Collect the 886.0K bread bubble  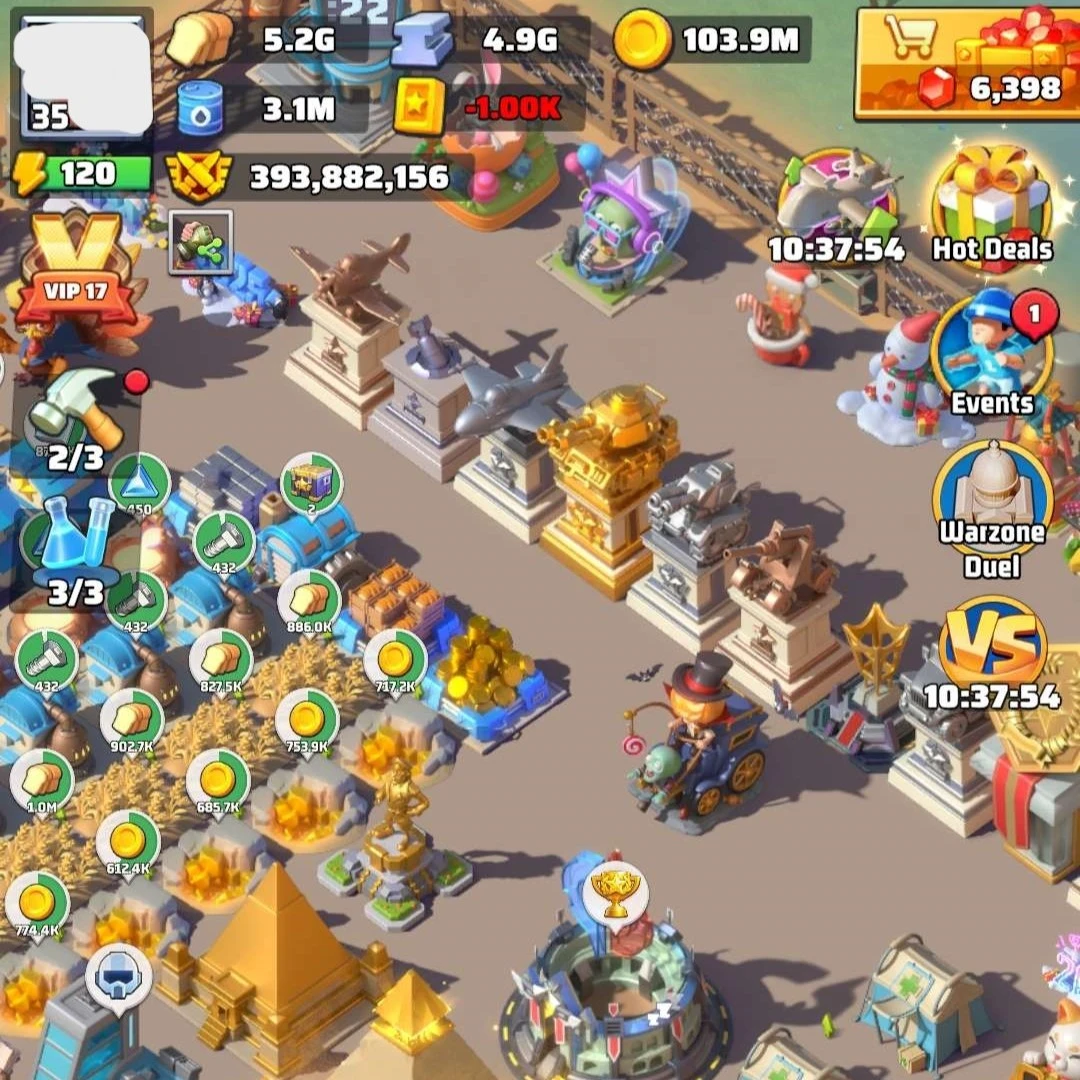[x=309, y=600]
